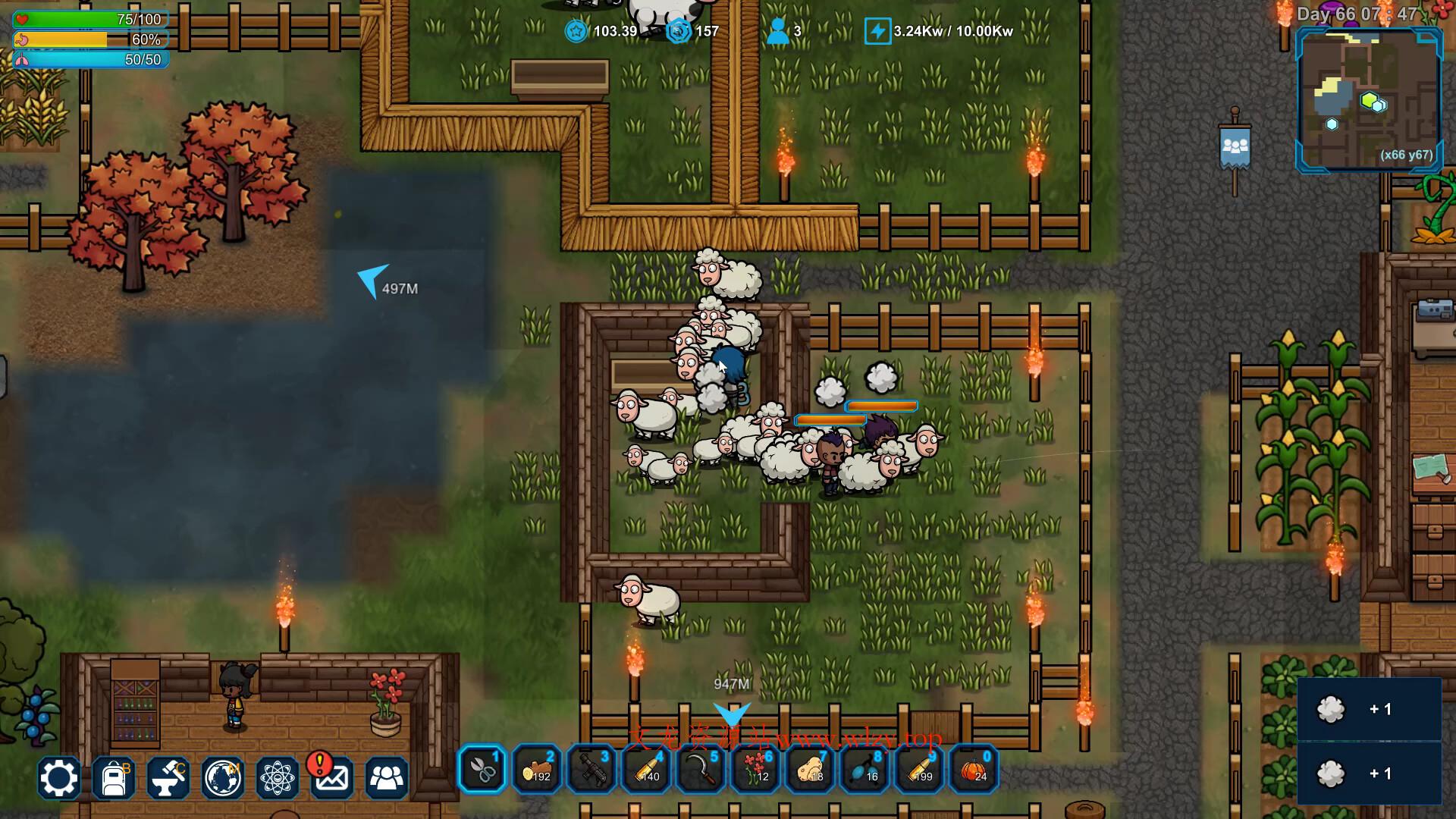The image size is (1456, 819).
Task: Select the pumpkin hotbar slot
Action: pyautogui.click(x=974, y=770)
